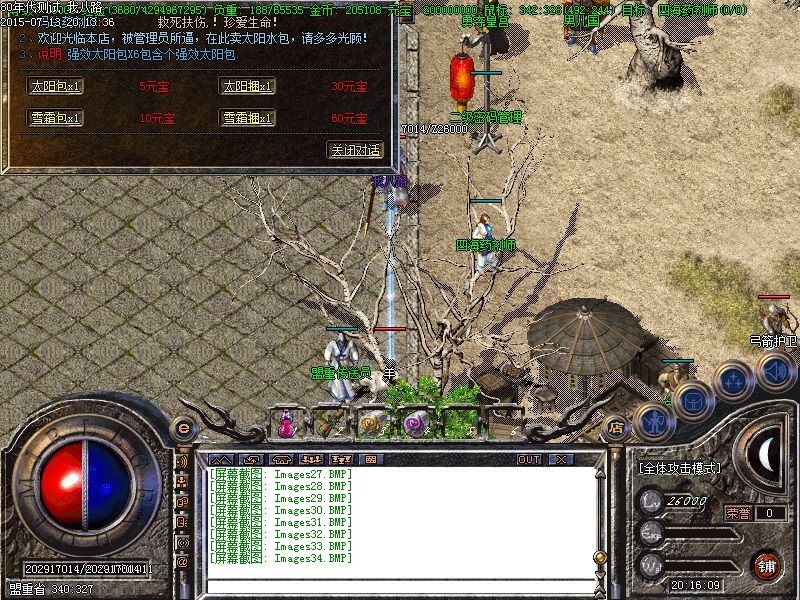Select the purple scroll hotbar slot
The image size is (800, 600).
[x=415, y=424]
